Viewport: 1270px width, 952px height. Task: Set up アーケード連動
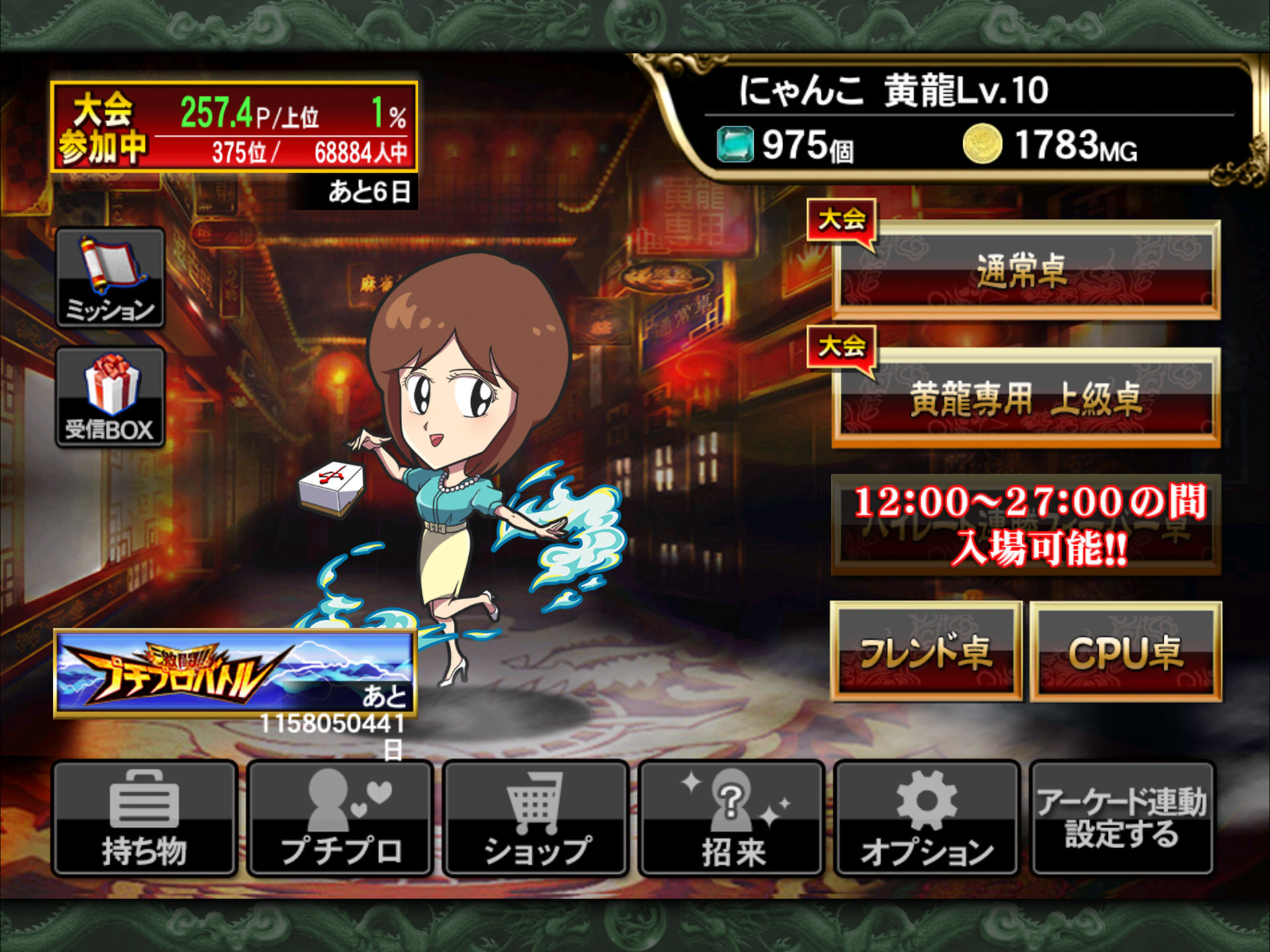(x=1122, y=818)
